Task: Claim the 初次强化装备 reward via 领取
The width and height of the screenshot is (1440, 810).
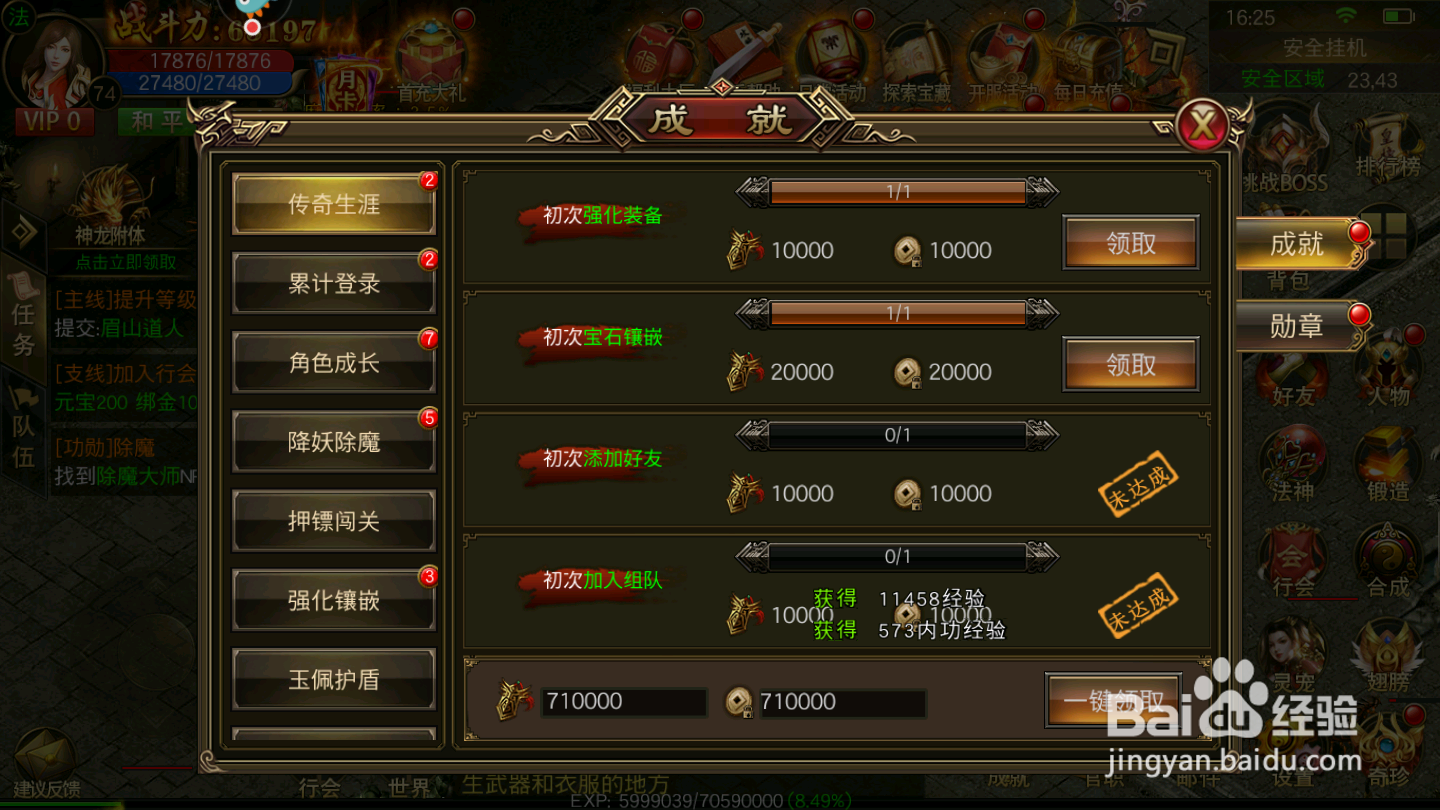Action: point(1130,243)
